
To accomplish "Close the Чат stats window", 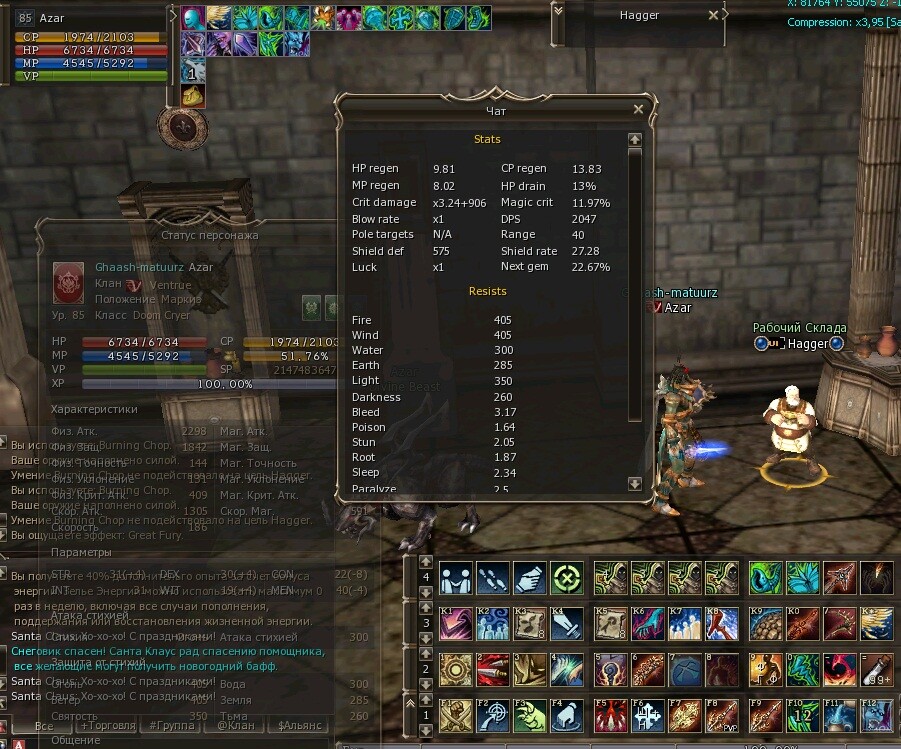I will point(638,110).
